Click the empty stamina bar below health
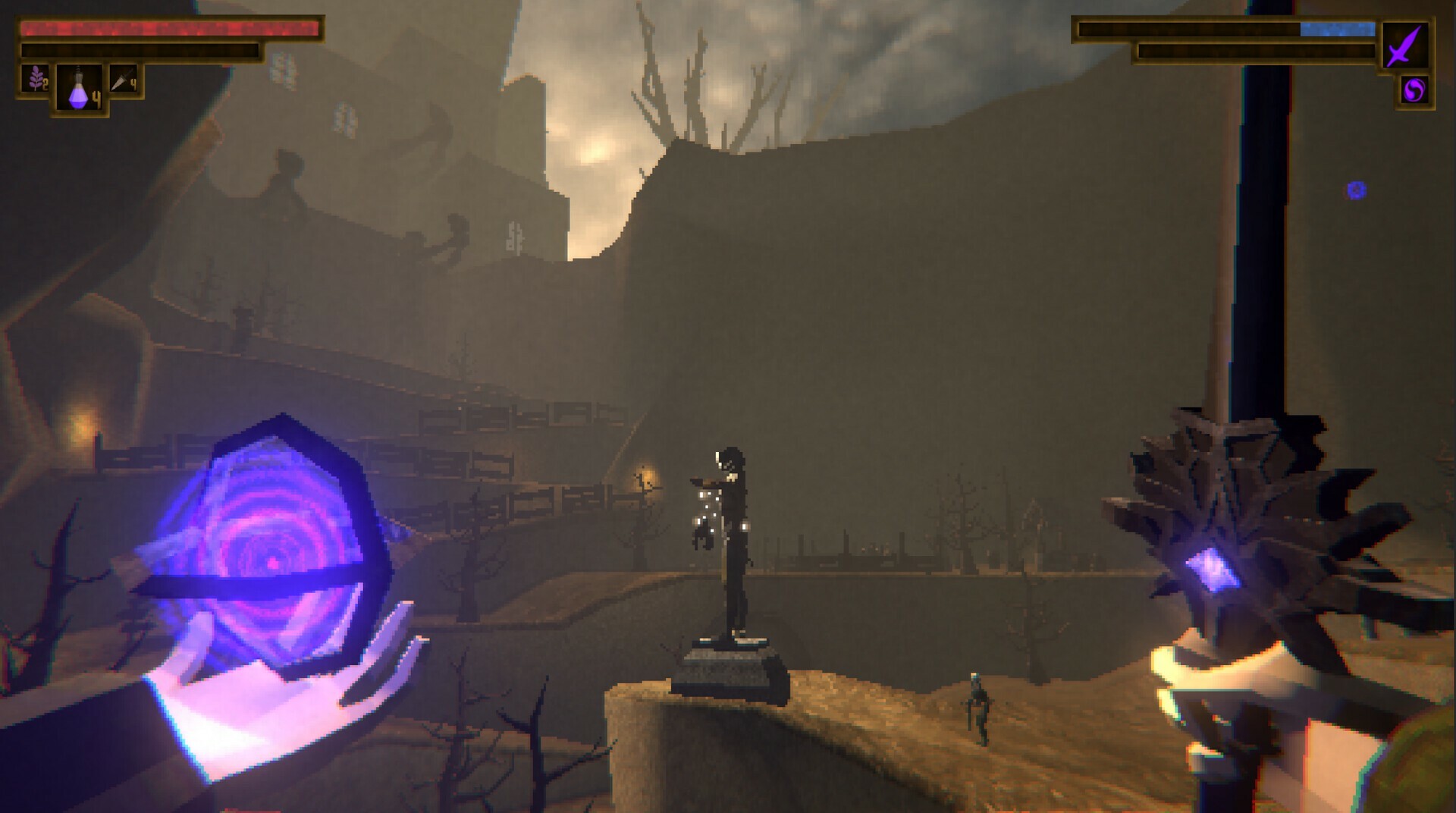1456x813 pixels. pyautogui.click(x=140, y=52)
